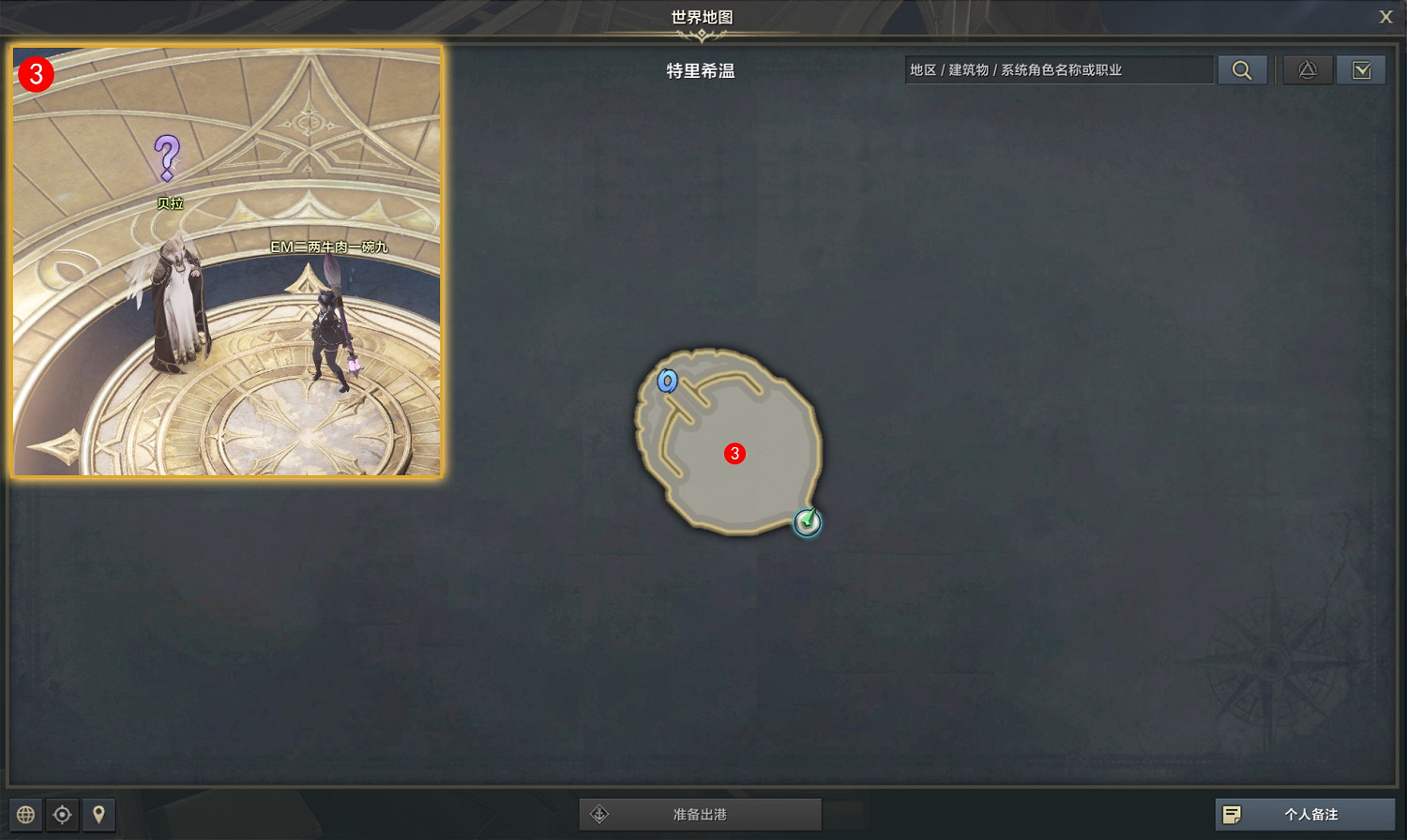The width and height of the screenshot is (1407, 840).
Task: Enable the crosshair center-on-location button
Action: click(62, 815)
